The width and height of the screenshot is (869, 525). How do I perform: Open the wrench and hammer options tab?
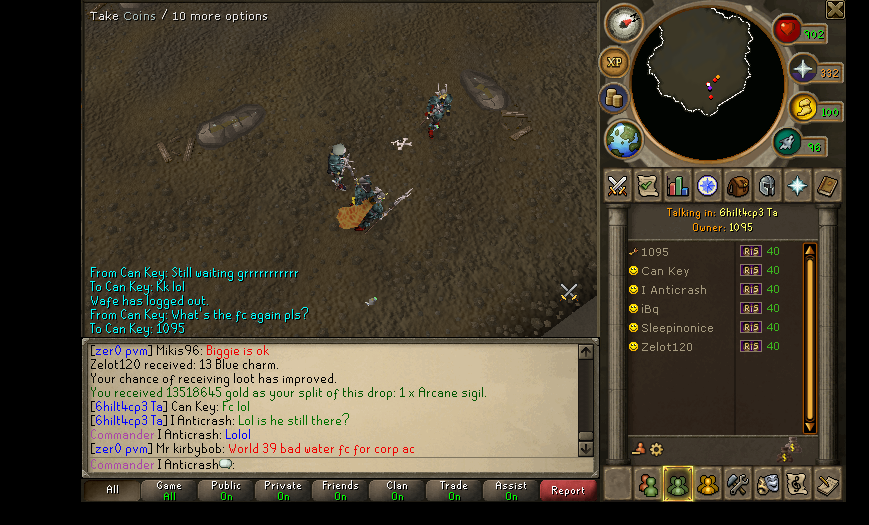pyautogui.click(x=737, y=484)
